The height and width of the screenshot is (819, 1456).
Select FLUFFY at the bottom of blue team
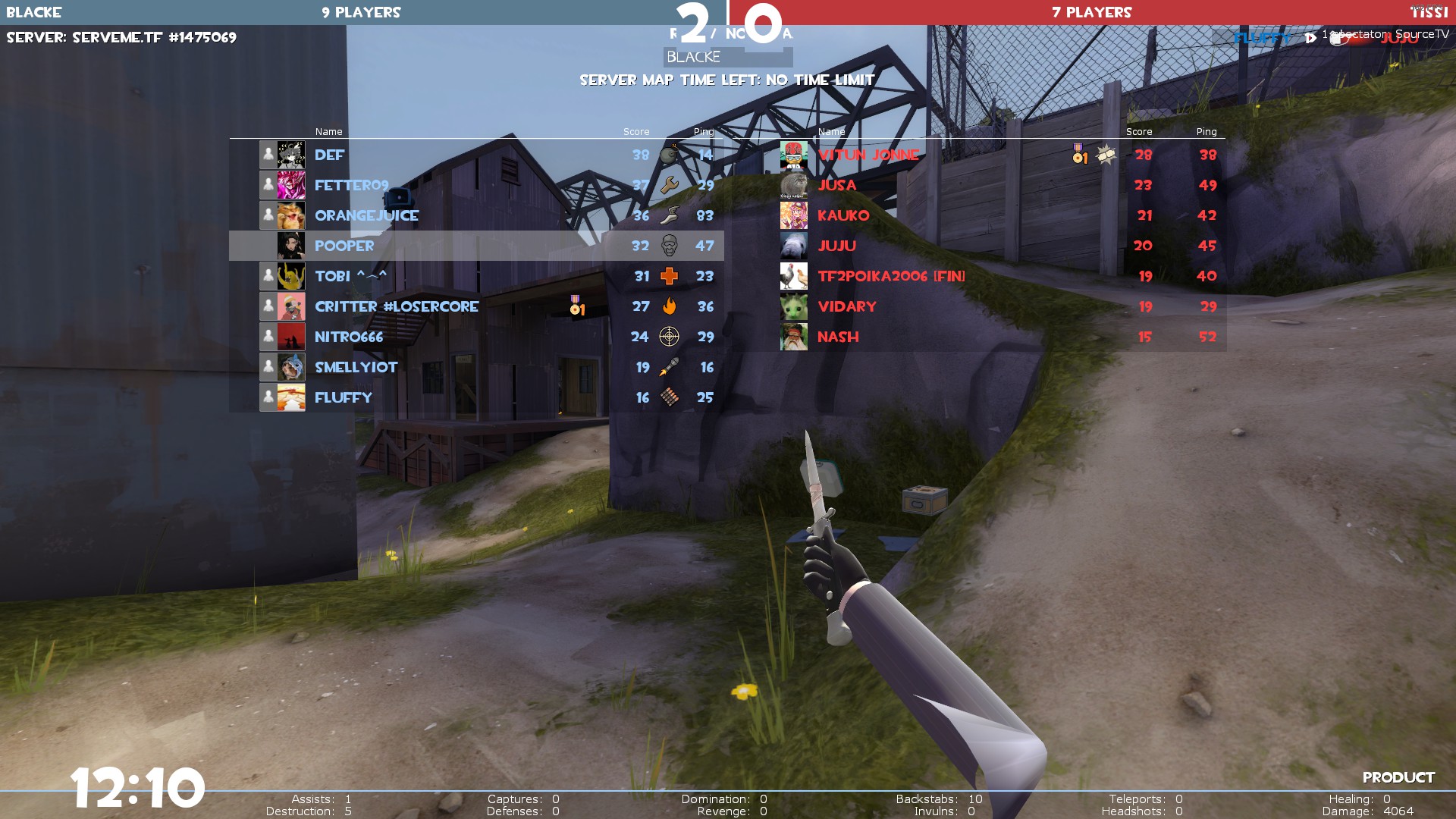click(x=344, y=397)
